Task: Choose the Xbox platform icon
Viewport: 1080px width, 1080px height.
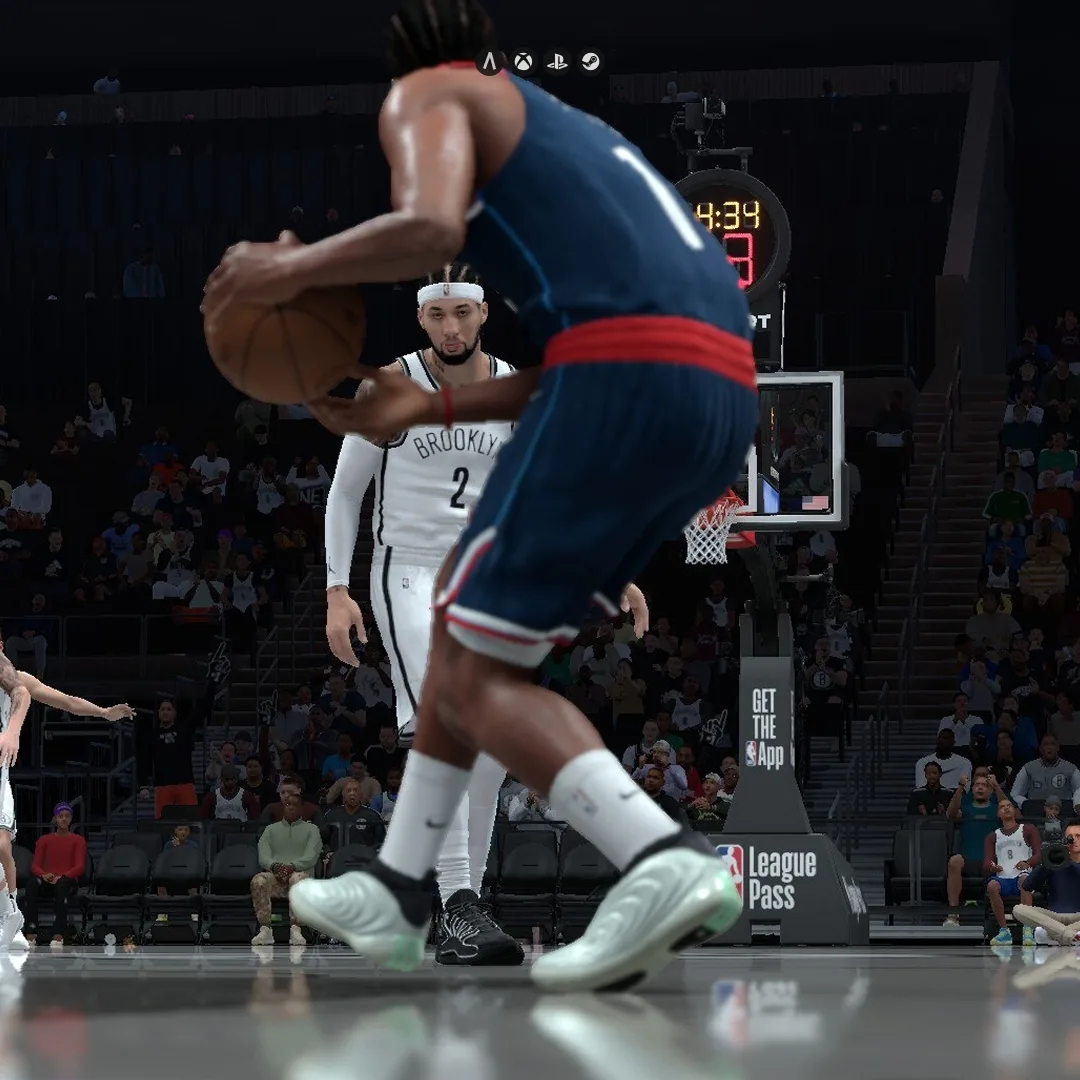Action: coord(523,62)
